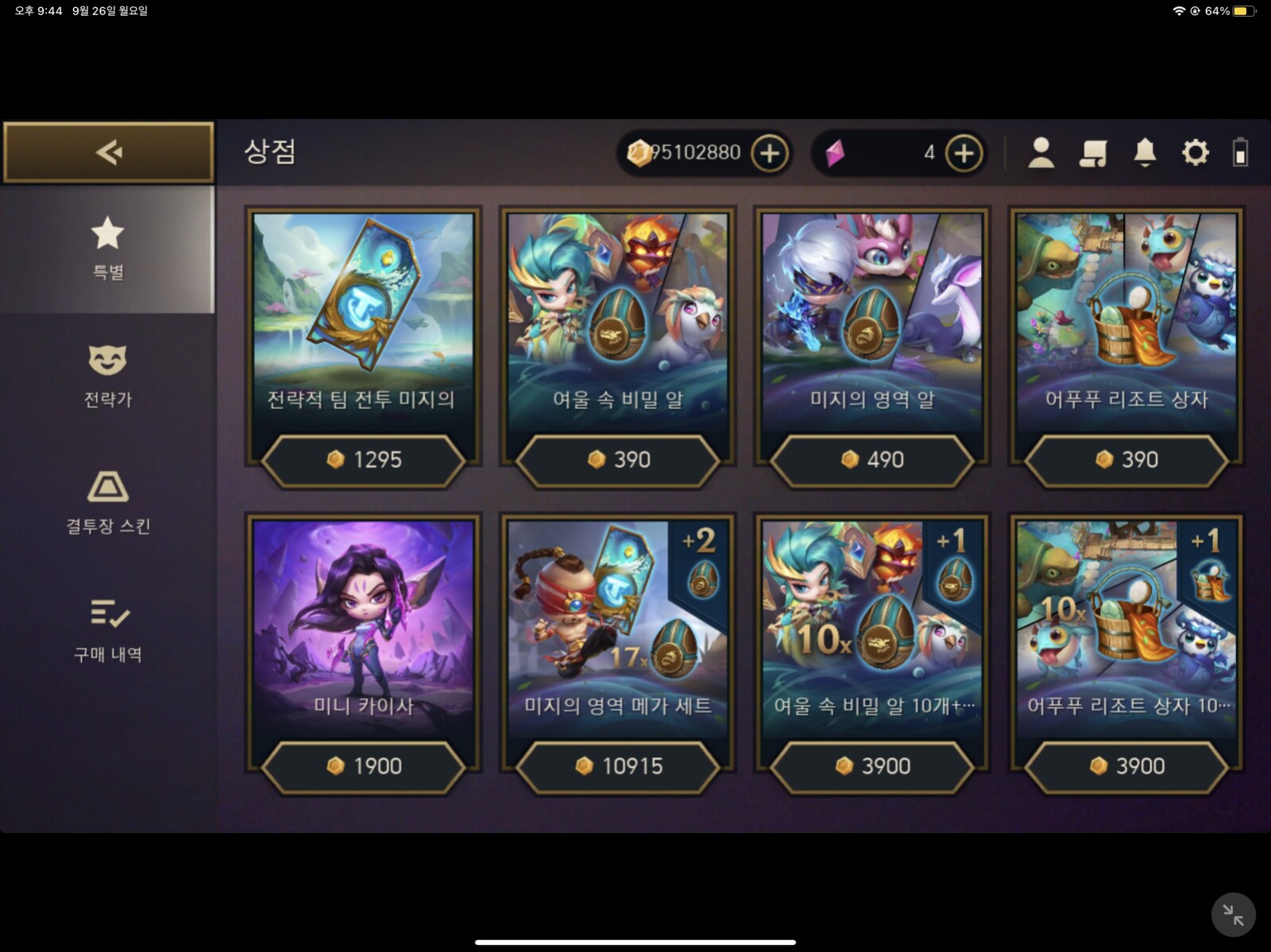Add pink gems with the plus button
Image resolution: width=1271 pixels, height=952 pixels.
pos(964,153)
